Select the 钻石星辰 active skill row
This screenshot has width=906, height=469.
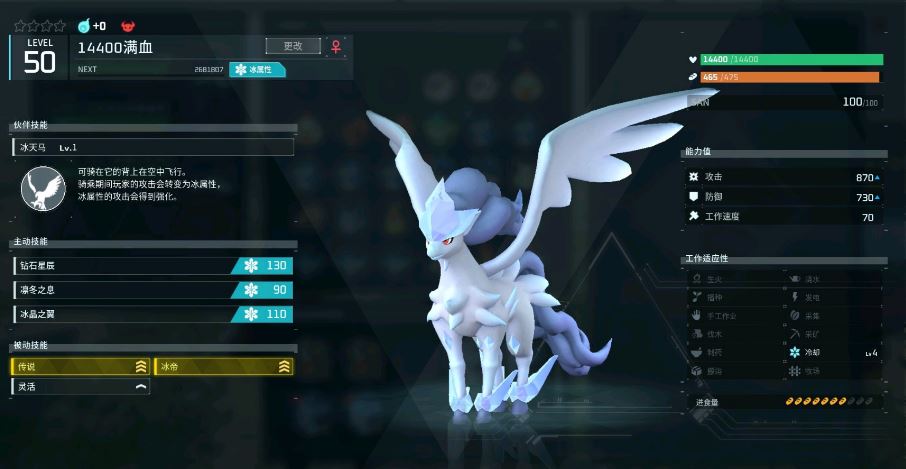coord(153,265)
